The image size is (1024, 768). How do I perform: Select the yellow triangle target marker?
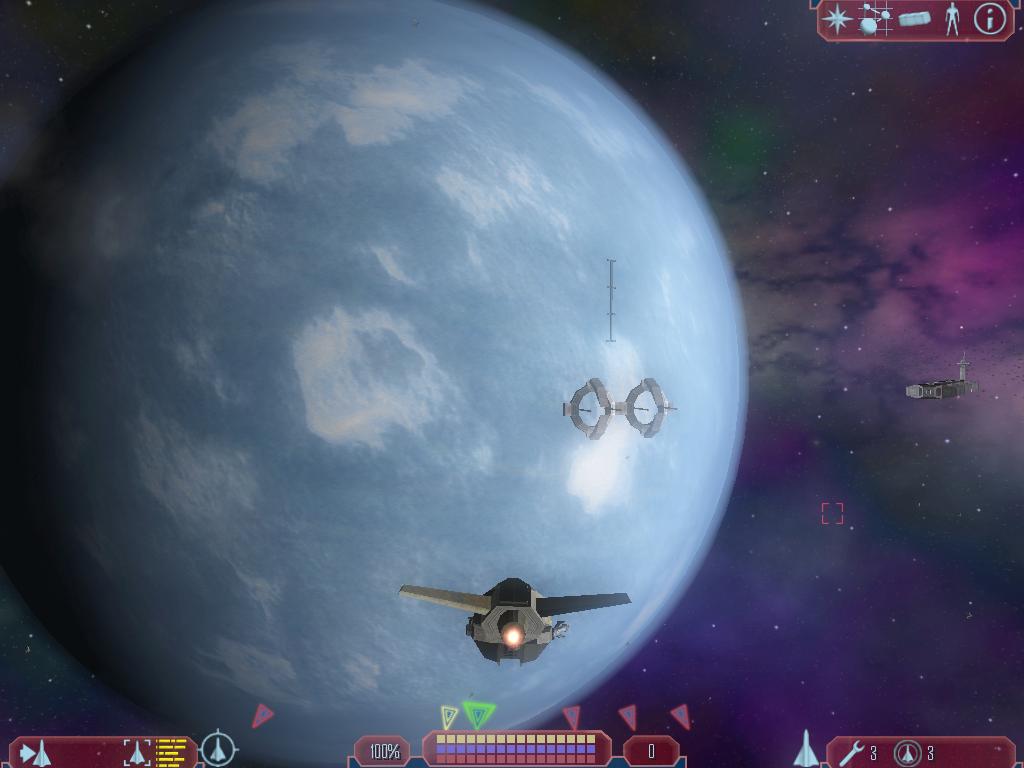[449, 716]
